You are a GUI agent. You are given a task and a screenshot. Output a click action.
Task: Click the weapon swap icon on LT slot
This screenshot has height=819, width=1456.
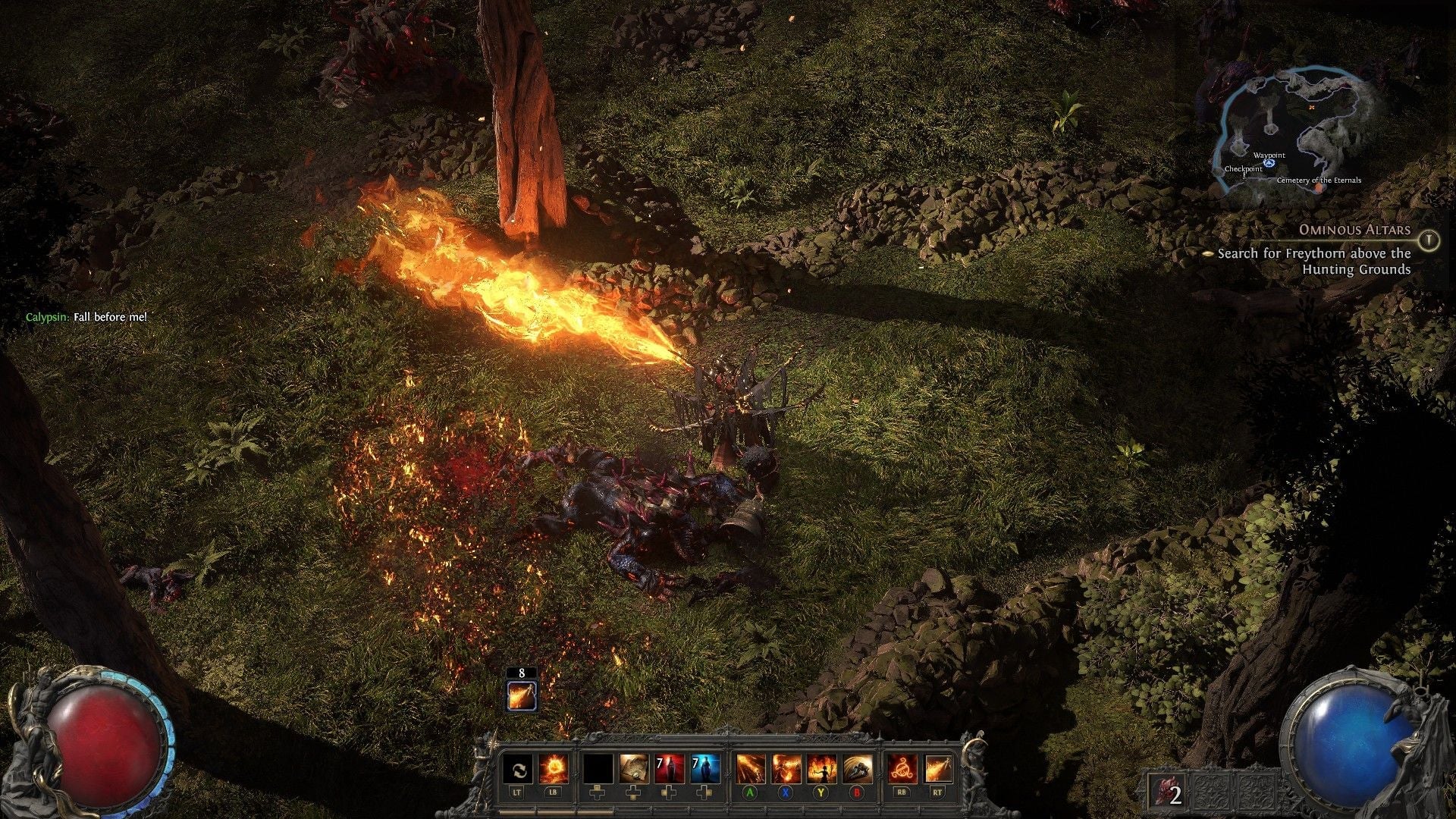tap(519, 769)
